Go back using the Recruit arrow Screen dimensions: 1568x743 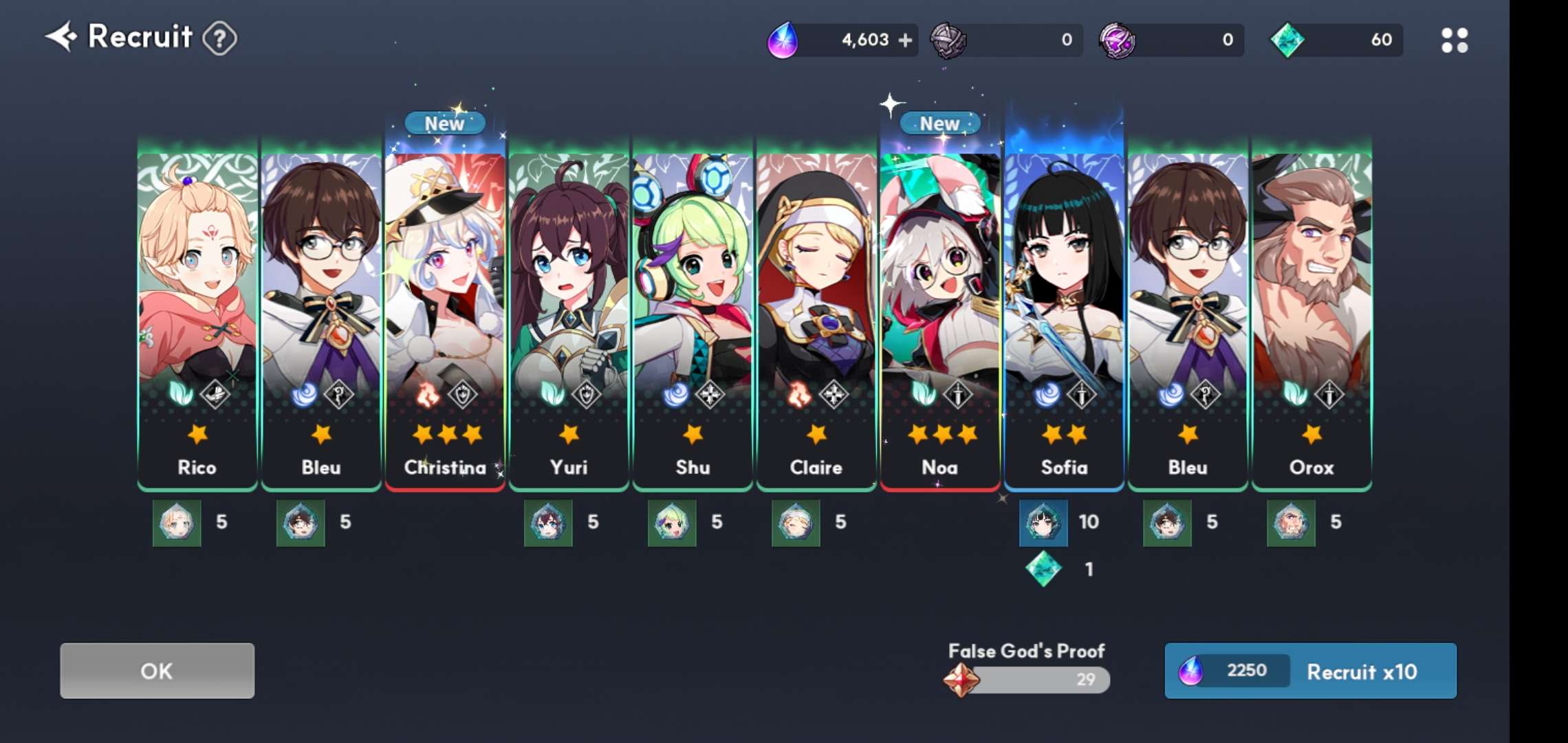(62, 36)
